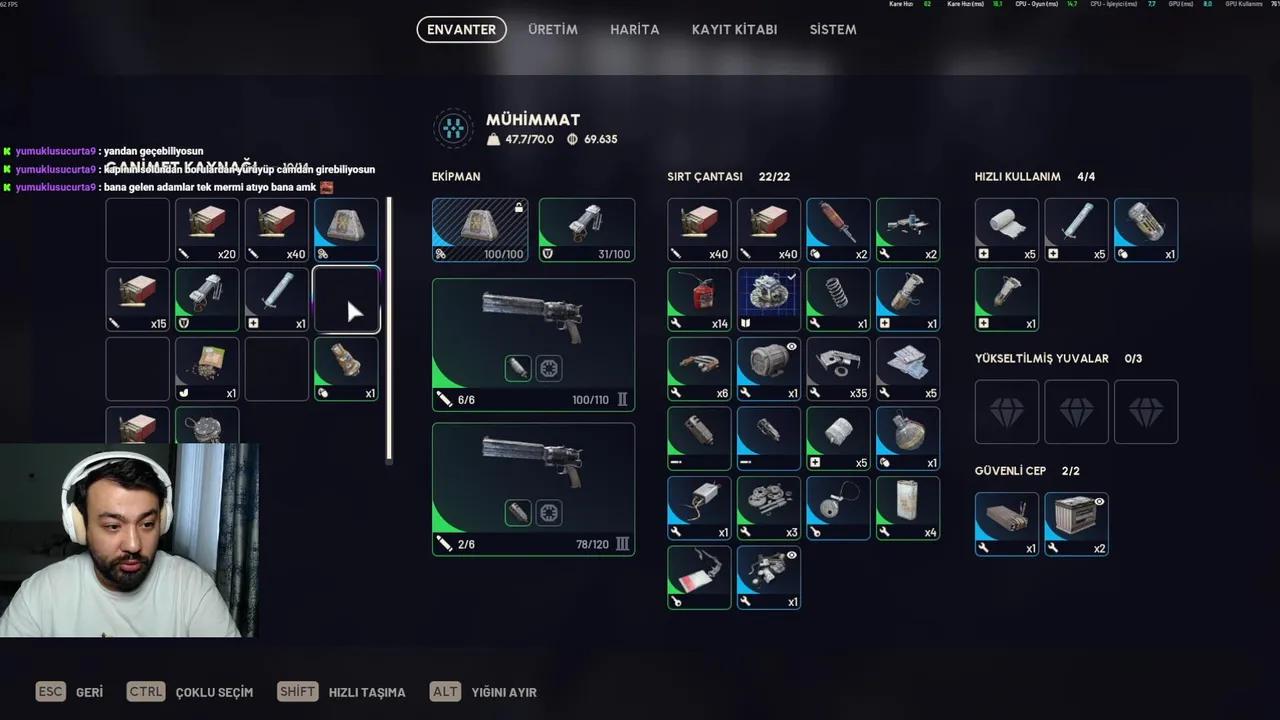Click the first empty augmented slot
This screenshot has width=1280, height=720.
click(x=1007, y=412)
